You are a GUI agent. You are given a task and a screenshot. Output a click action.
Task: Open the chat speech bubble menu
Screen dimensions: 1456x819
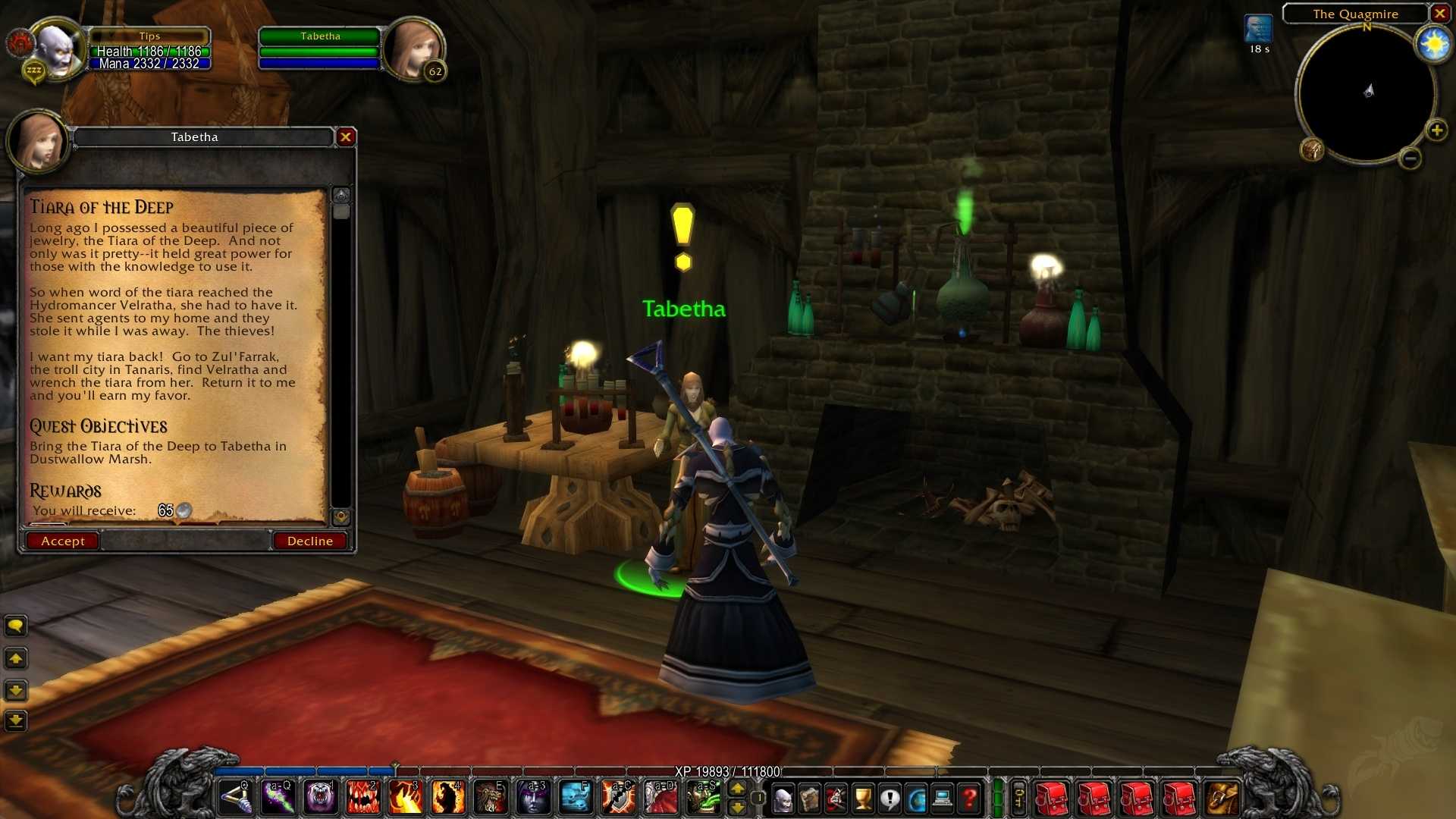coord(16,626)
